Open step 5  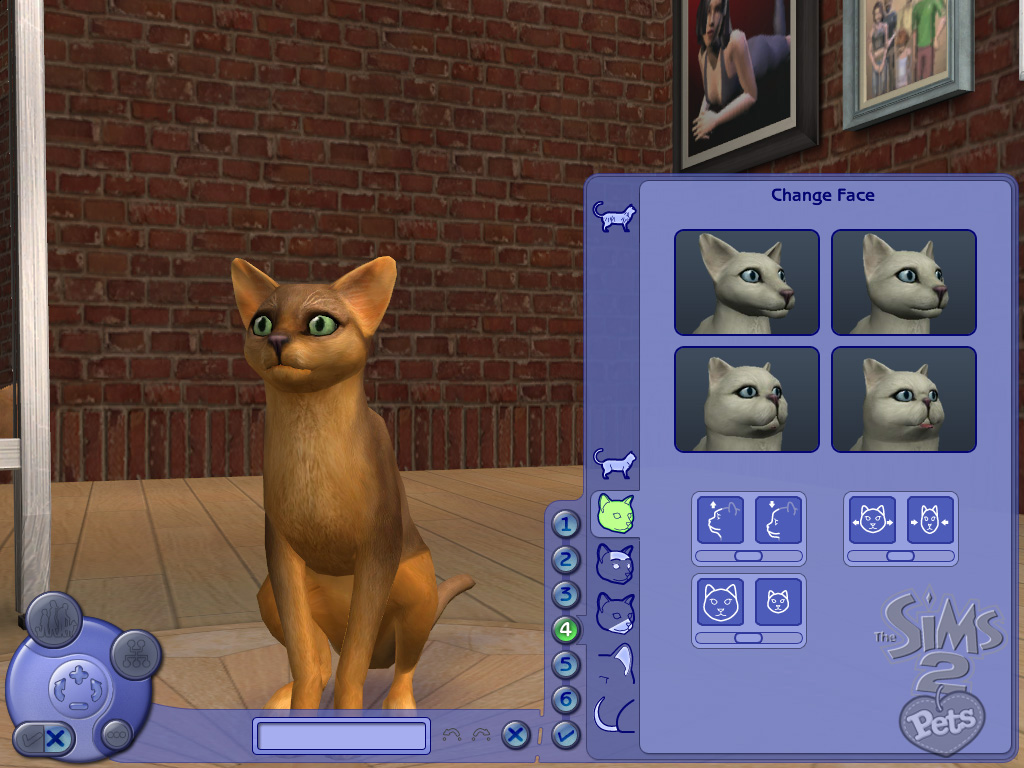[x=566, y=665]
